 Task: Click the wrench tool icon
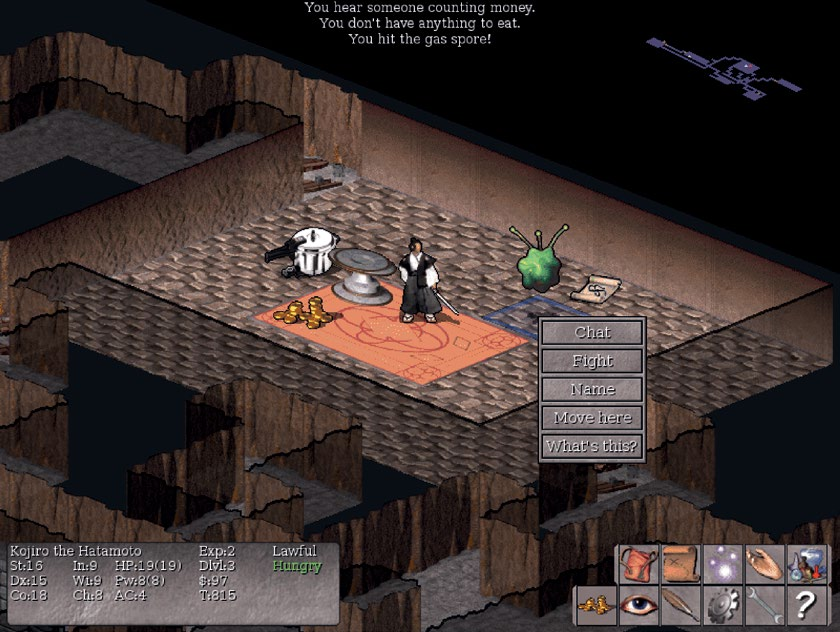764,606
